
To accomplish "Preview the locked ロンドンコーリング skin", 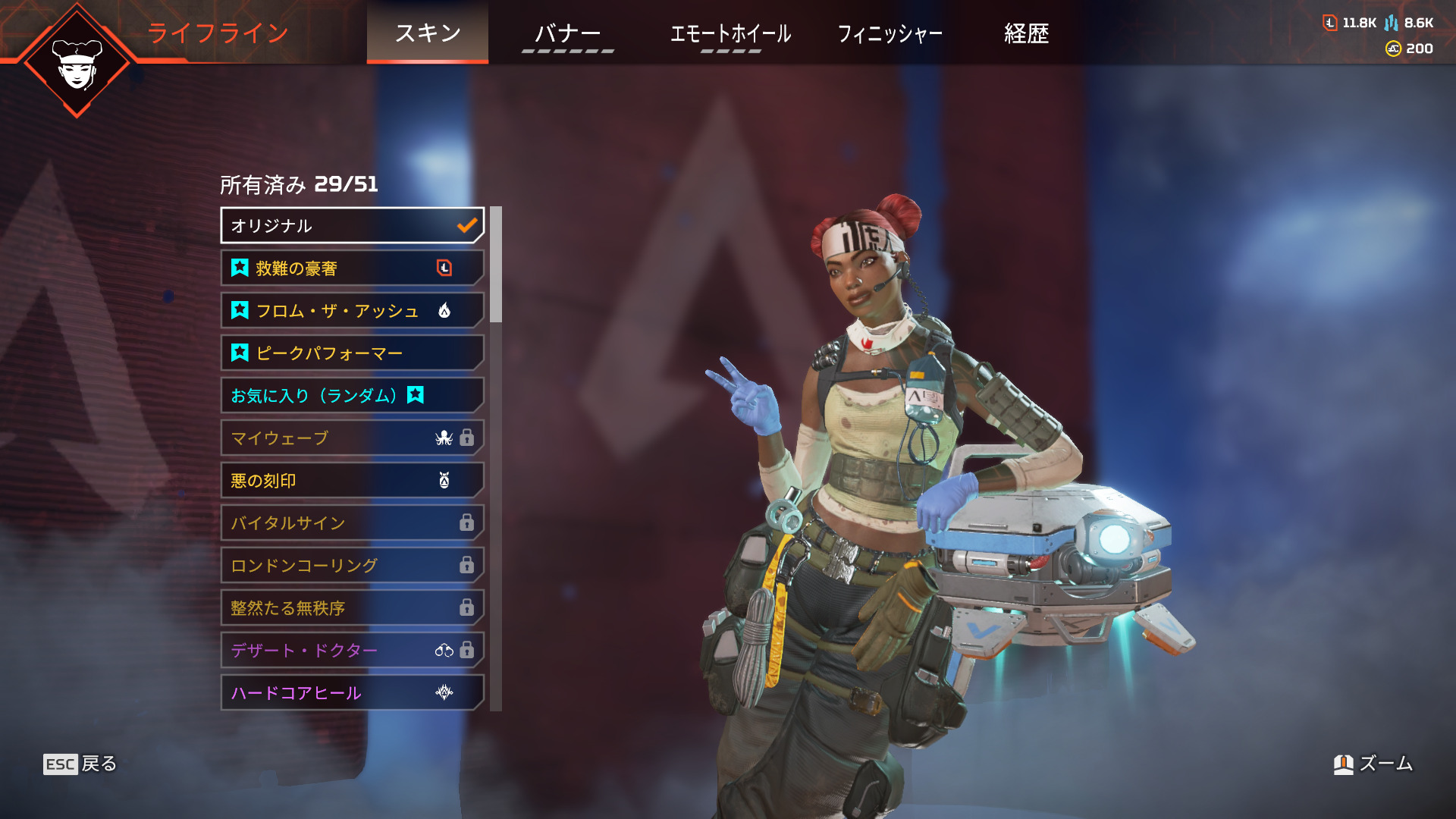I will tap(352, 565).
